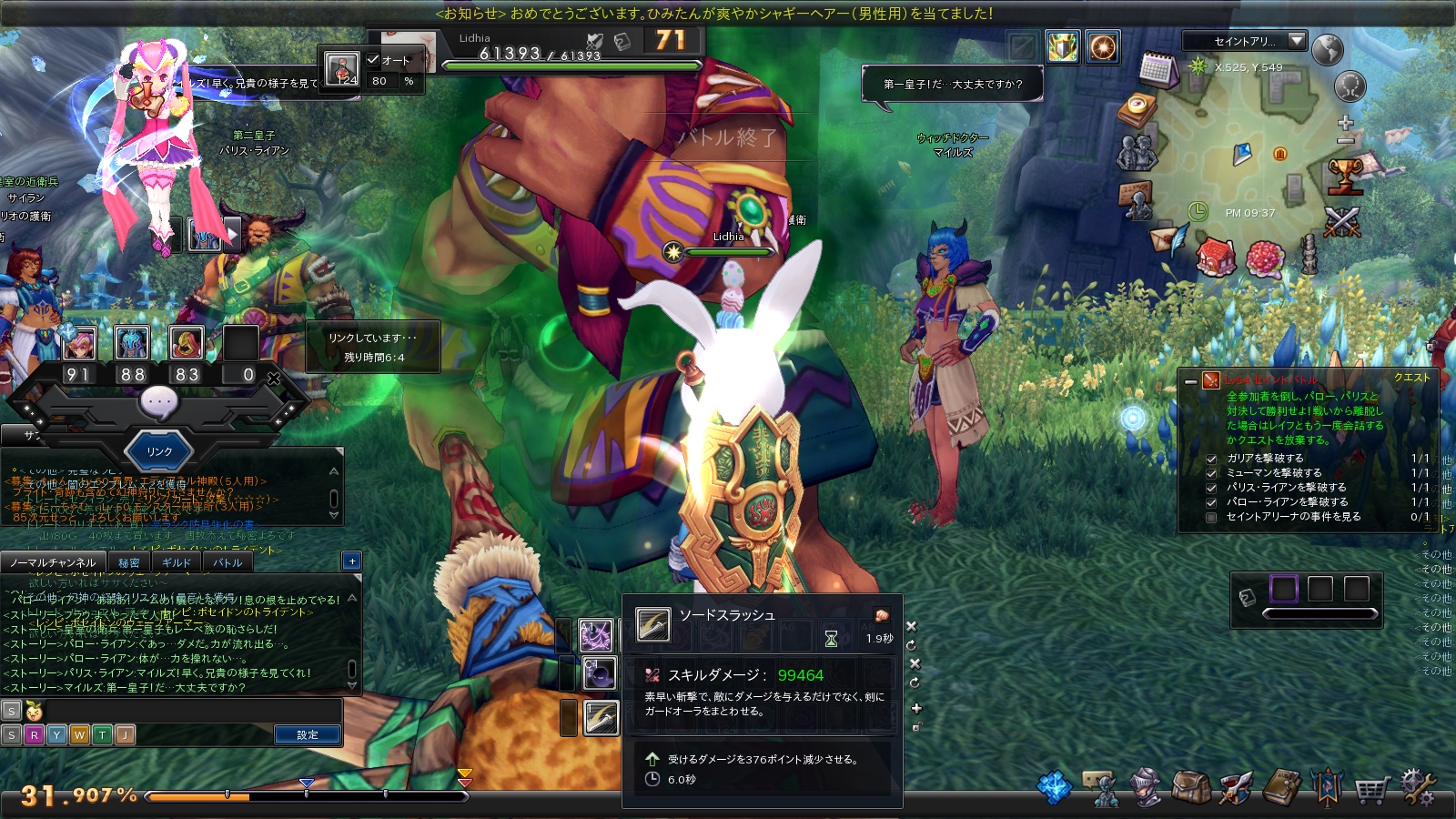Switch to the 秘密 chat tab
The width and height of the screenshot is (1456, 819).
click(x=129, y=562)
